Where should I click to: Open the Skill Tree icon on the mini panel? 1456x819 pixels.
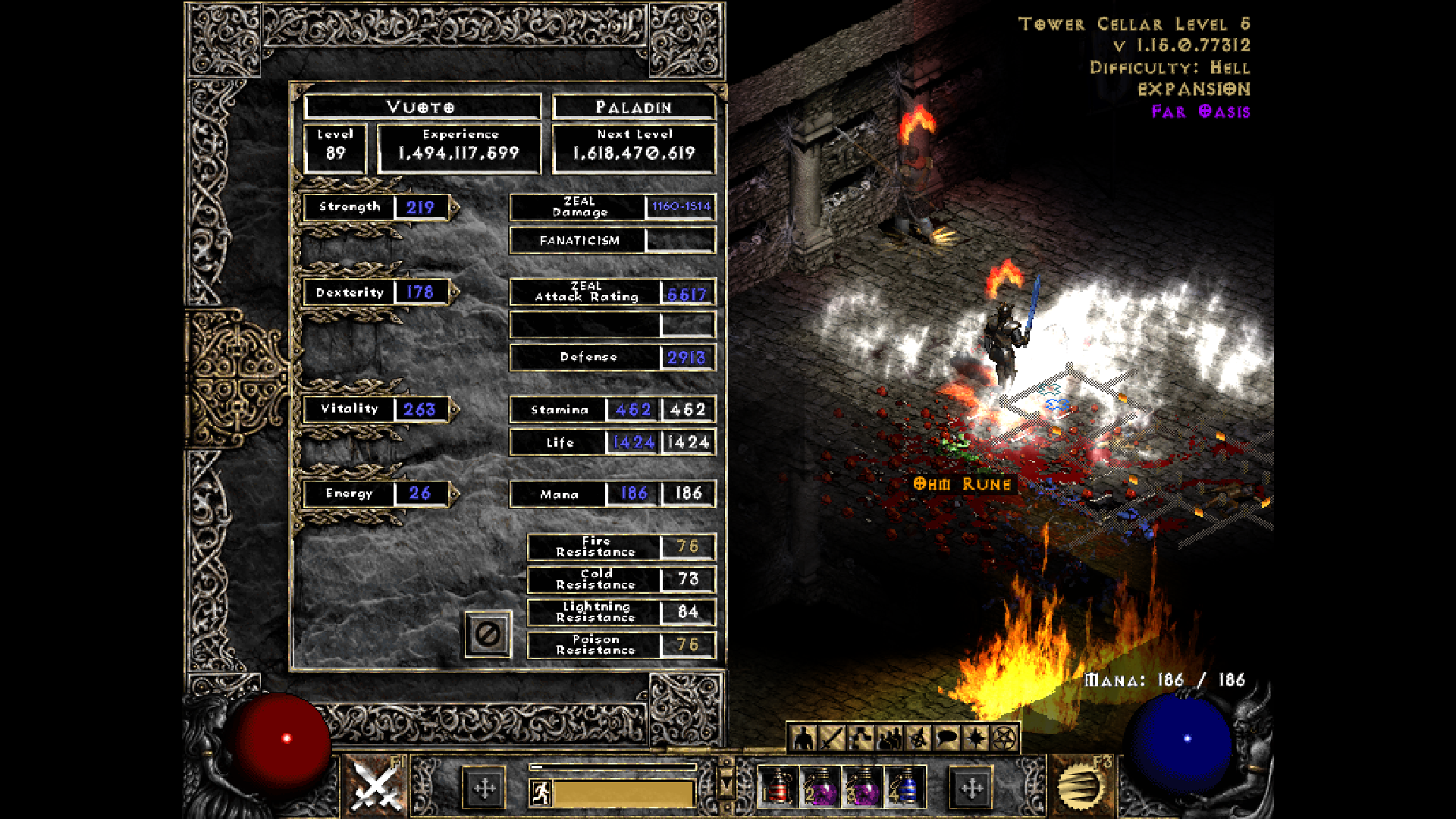(860, 738)
